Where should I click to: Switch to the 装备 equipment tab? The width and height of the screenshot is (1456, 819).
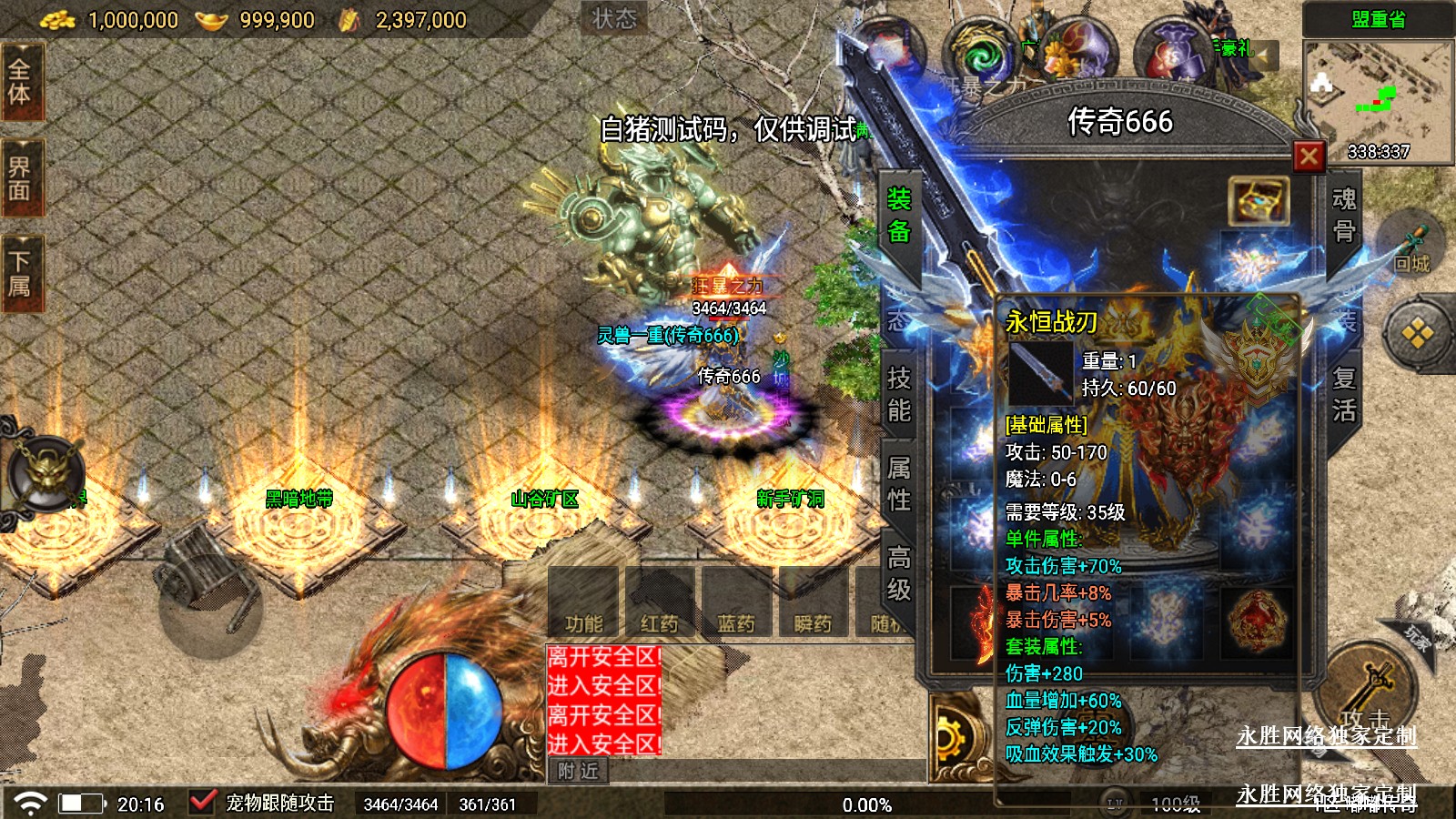pyautogui.click(x=899, y=216)
